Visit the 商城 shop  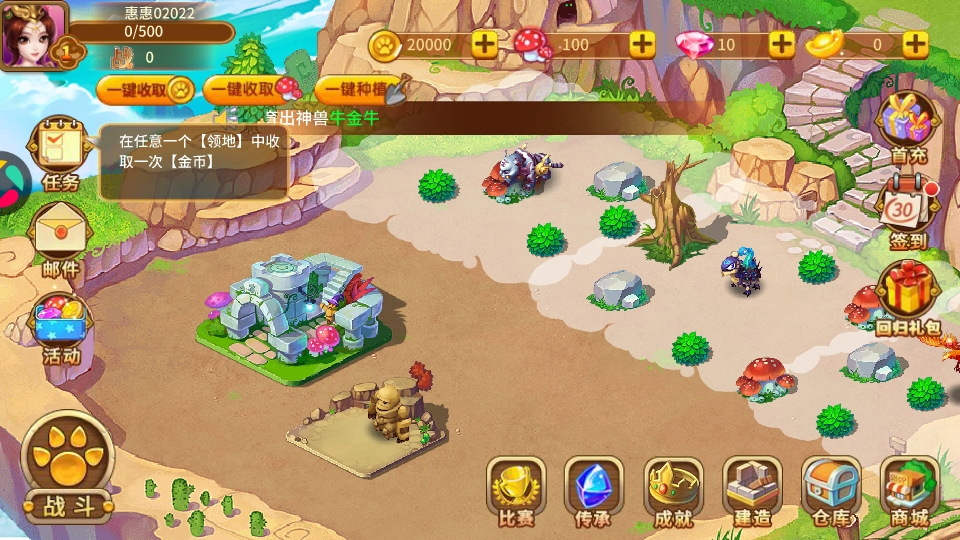click(908, 490)
